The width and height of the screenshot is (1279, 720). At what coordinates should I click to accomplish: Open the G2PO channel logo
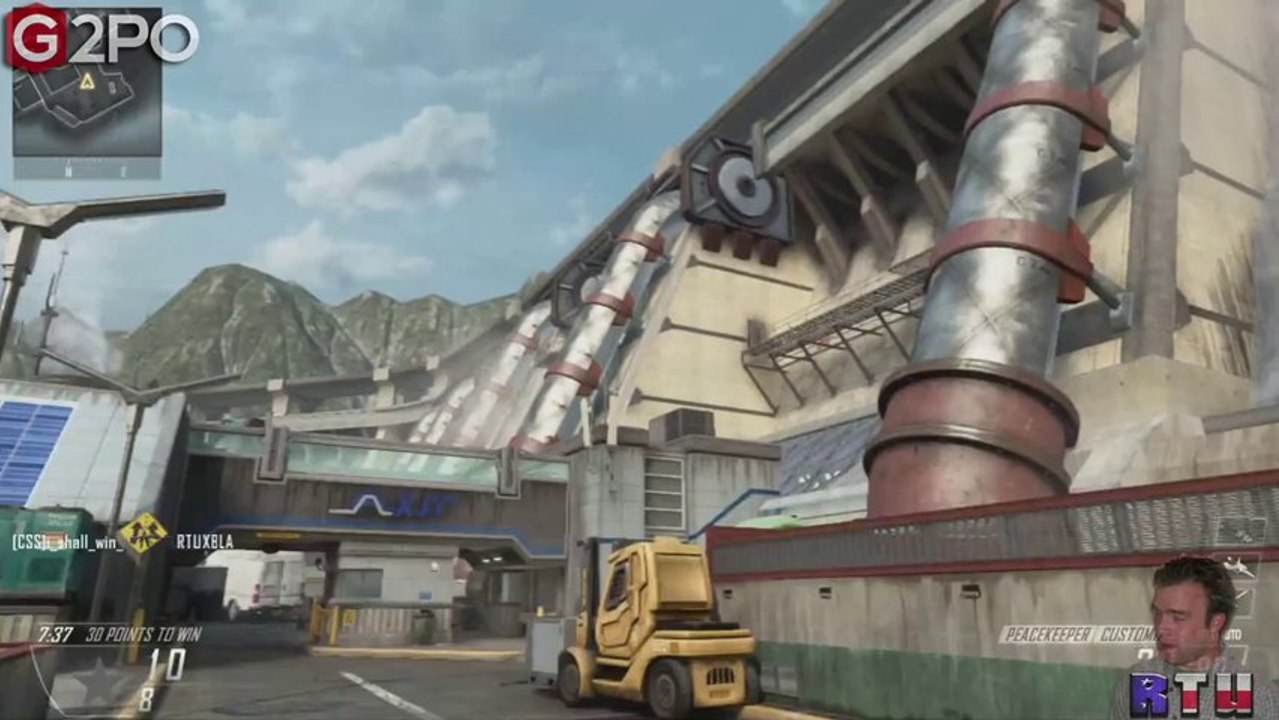point(100,37)
